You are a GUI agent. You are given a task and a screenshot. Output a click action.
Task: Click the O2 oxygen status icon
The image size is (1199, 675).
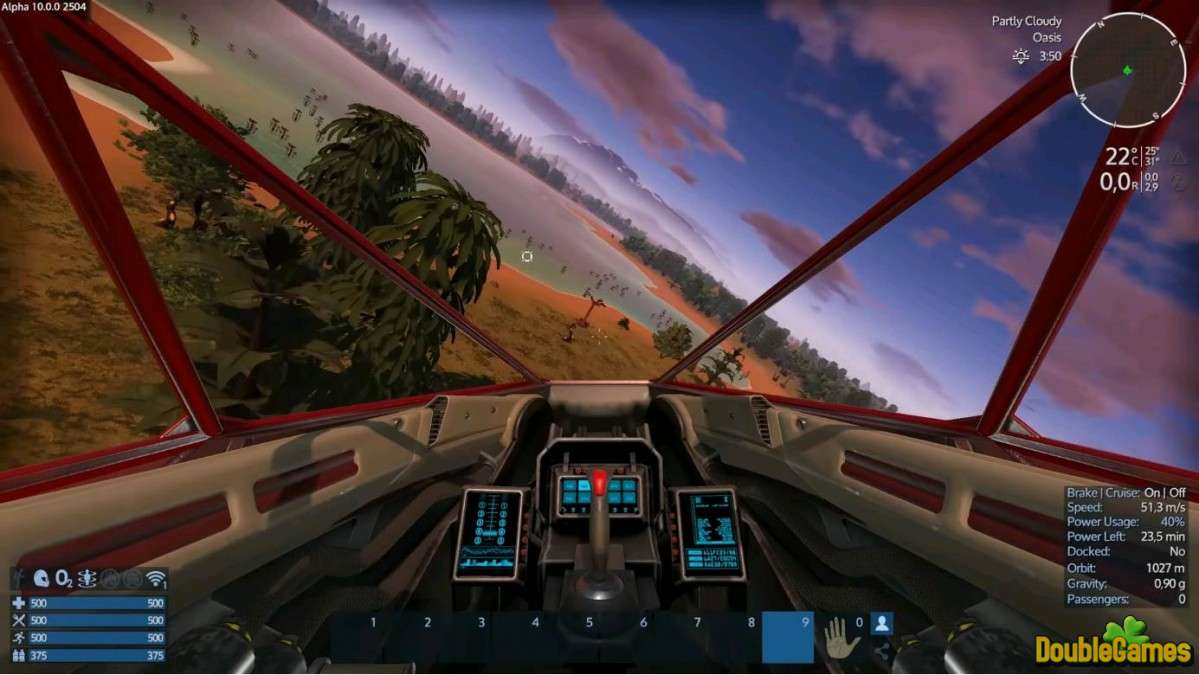tap(63, 579)
